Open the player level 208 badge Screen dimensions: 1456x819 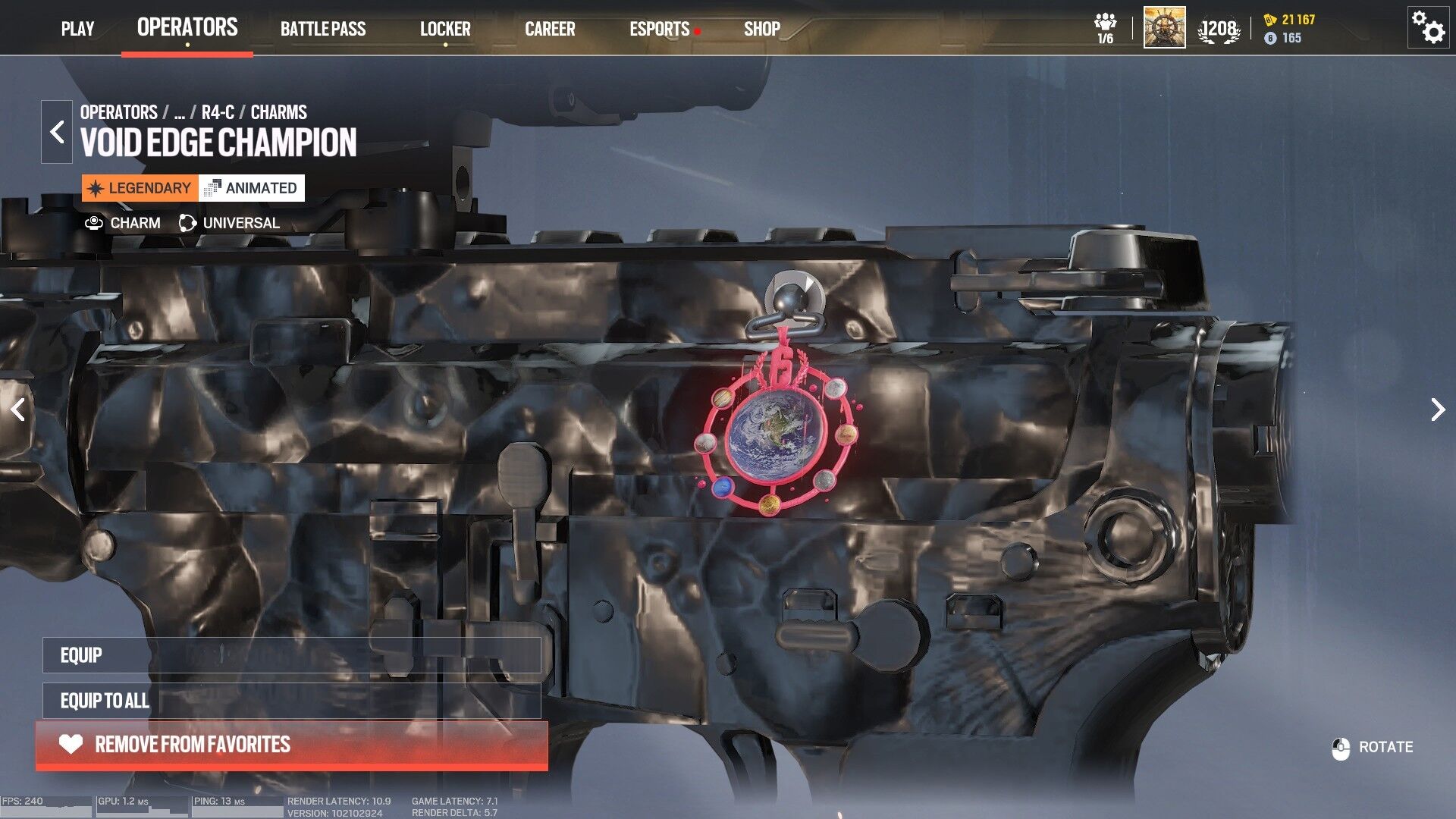click(x=1219, y=30)
